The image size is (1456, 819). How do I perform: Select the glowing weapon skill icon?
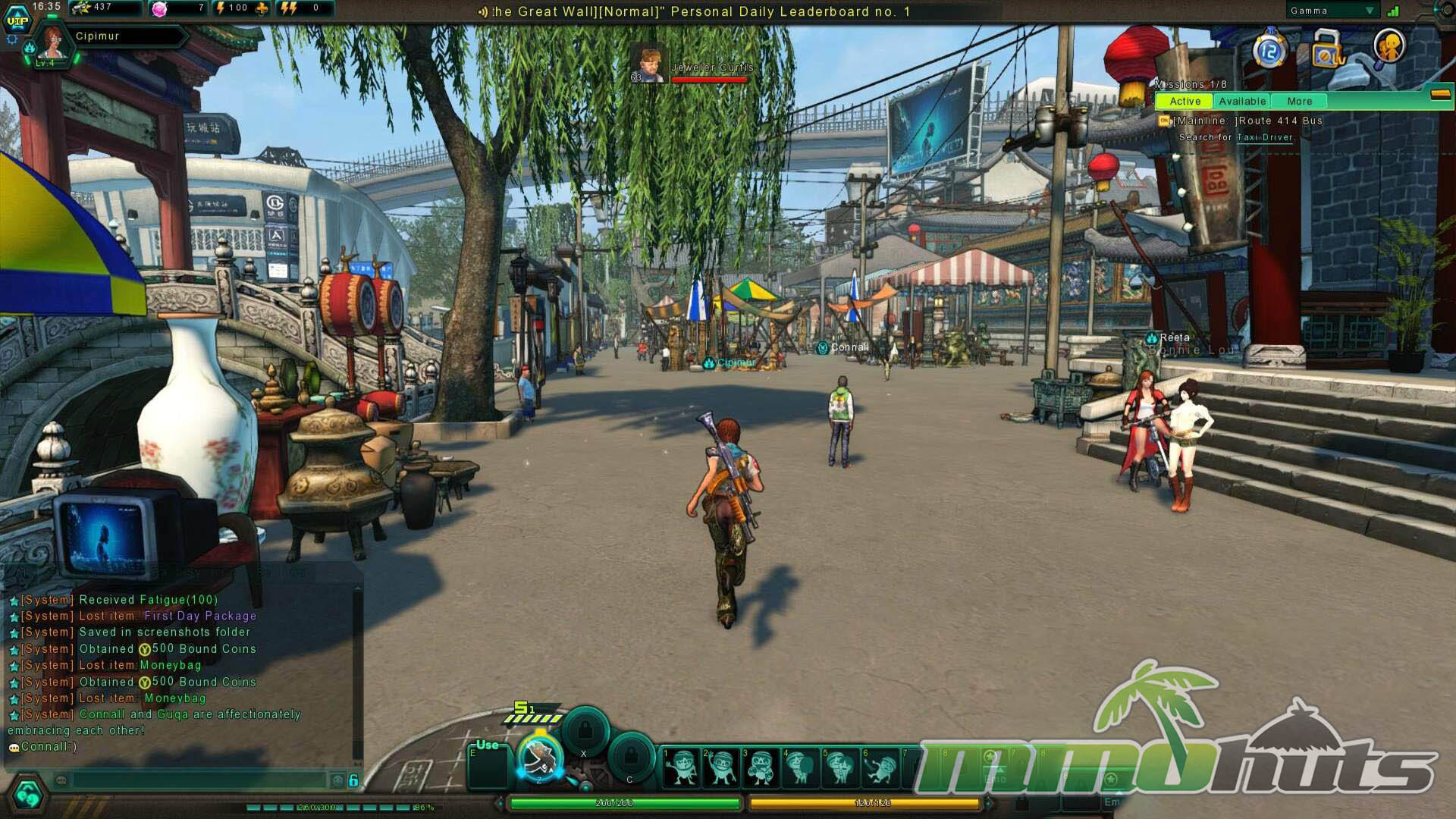(540, 757)
